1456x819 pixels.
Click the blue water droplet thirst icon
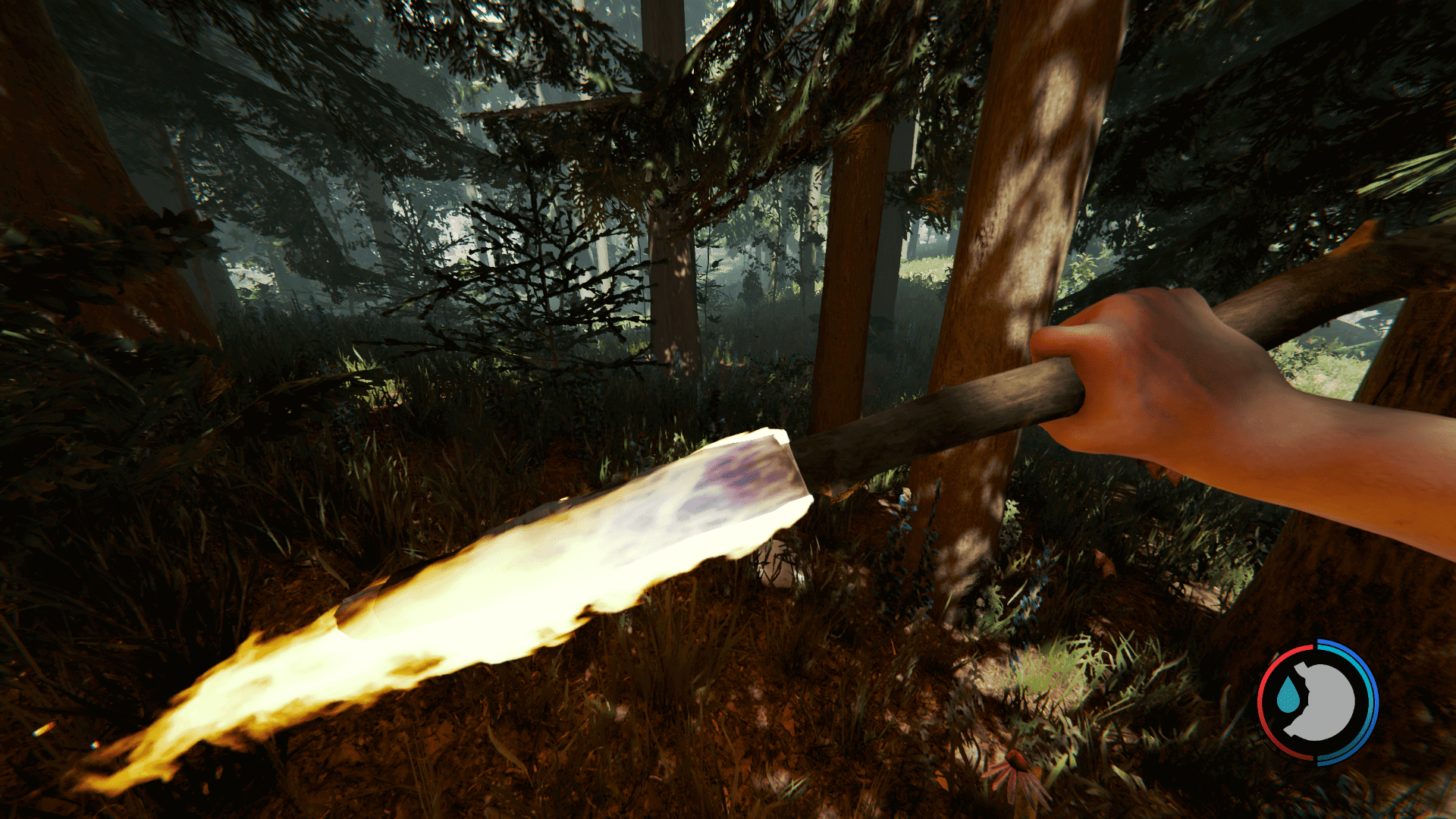[1289, 694]
